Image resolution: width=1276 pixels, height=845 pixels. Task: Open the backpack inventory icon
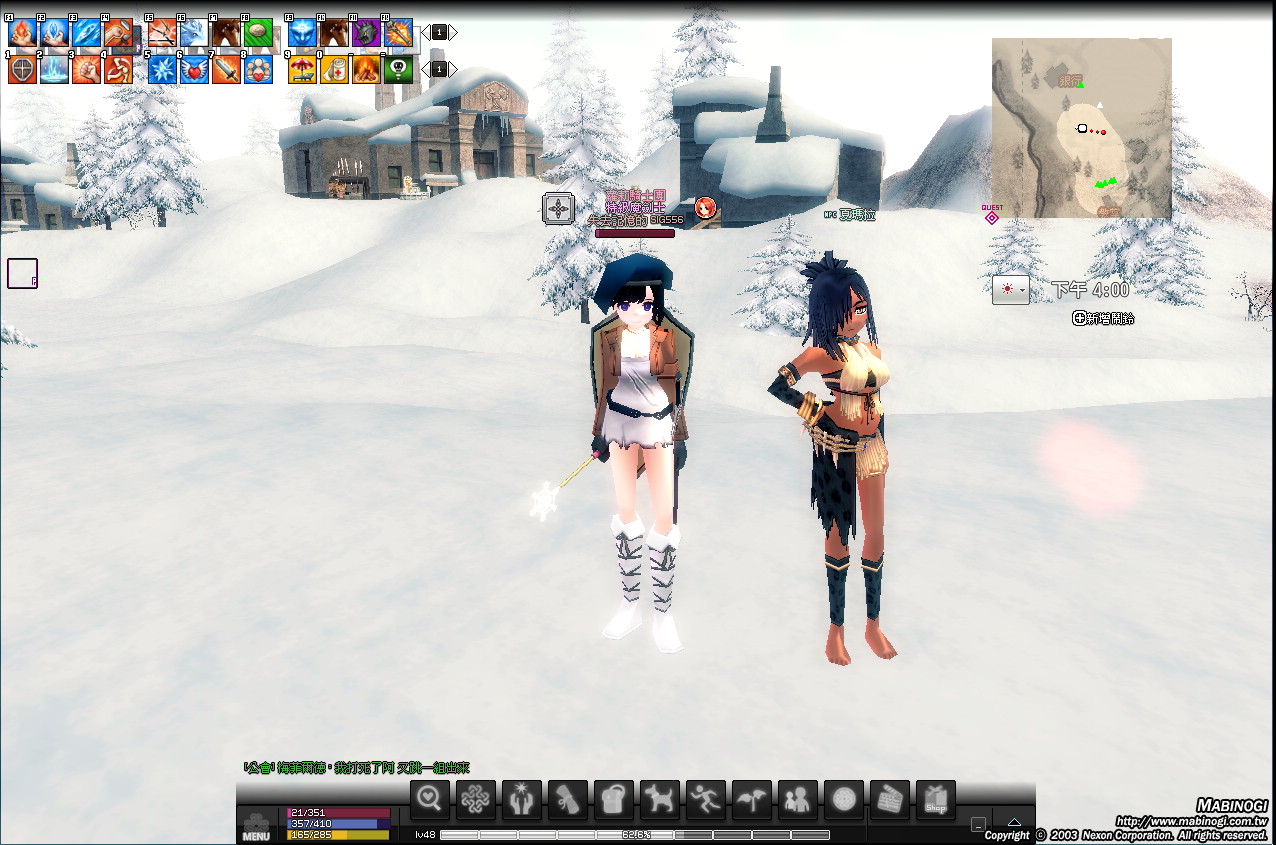(613, 799)
